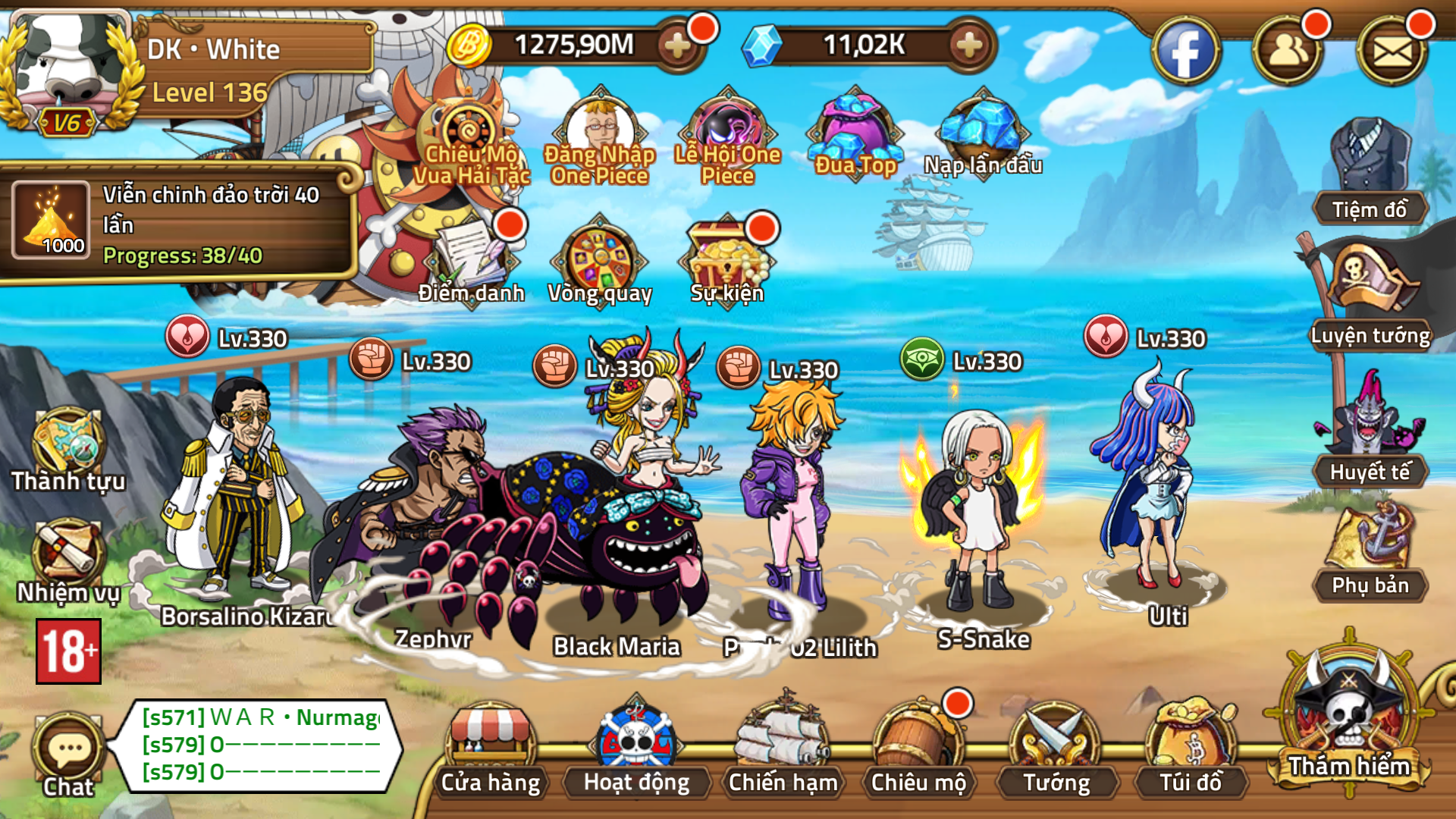Open the Đua Top ranking event
The height and width of the screenshot is (819, 1456).
point(855,133)
